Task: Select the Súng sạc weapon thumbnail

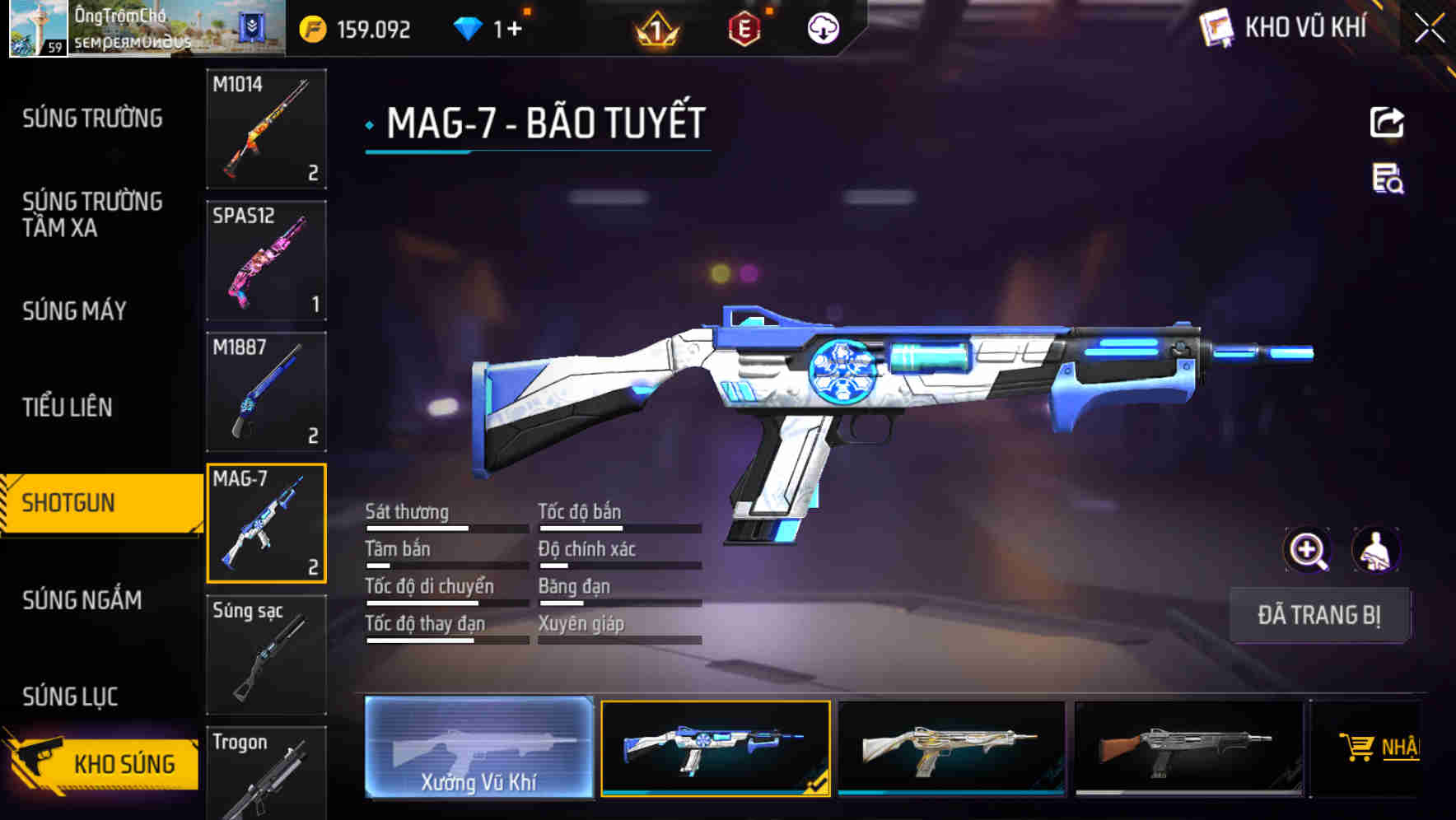Action: coord(266,655)
